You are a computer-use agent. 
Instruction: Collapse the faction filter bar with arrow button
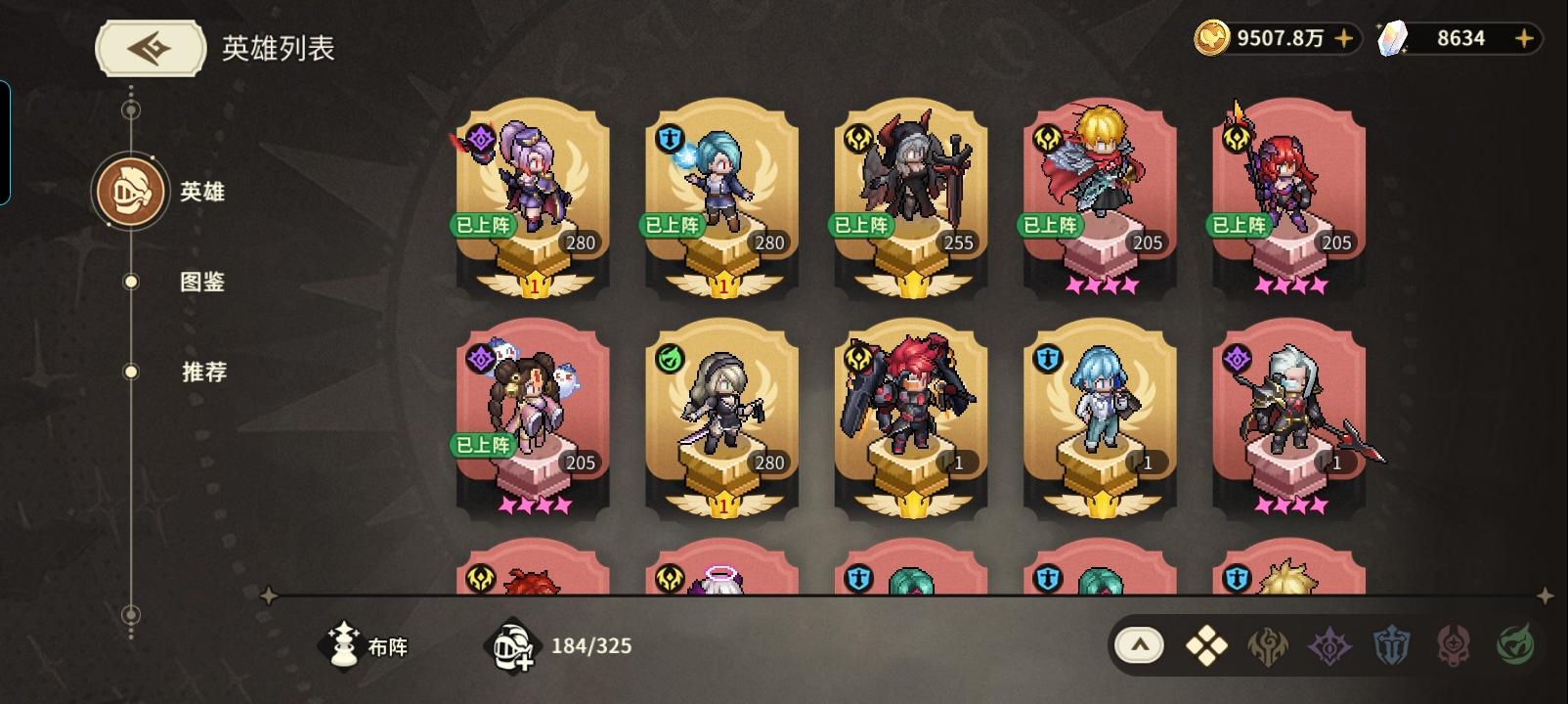pyautogui.click(x=1140, y=645)
